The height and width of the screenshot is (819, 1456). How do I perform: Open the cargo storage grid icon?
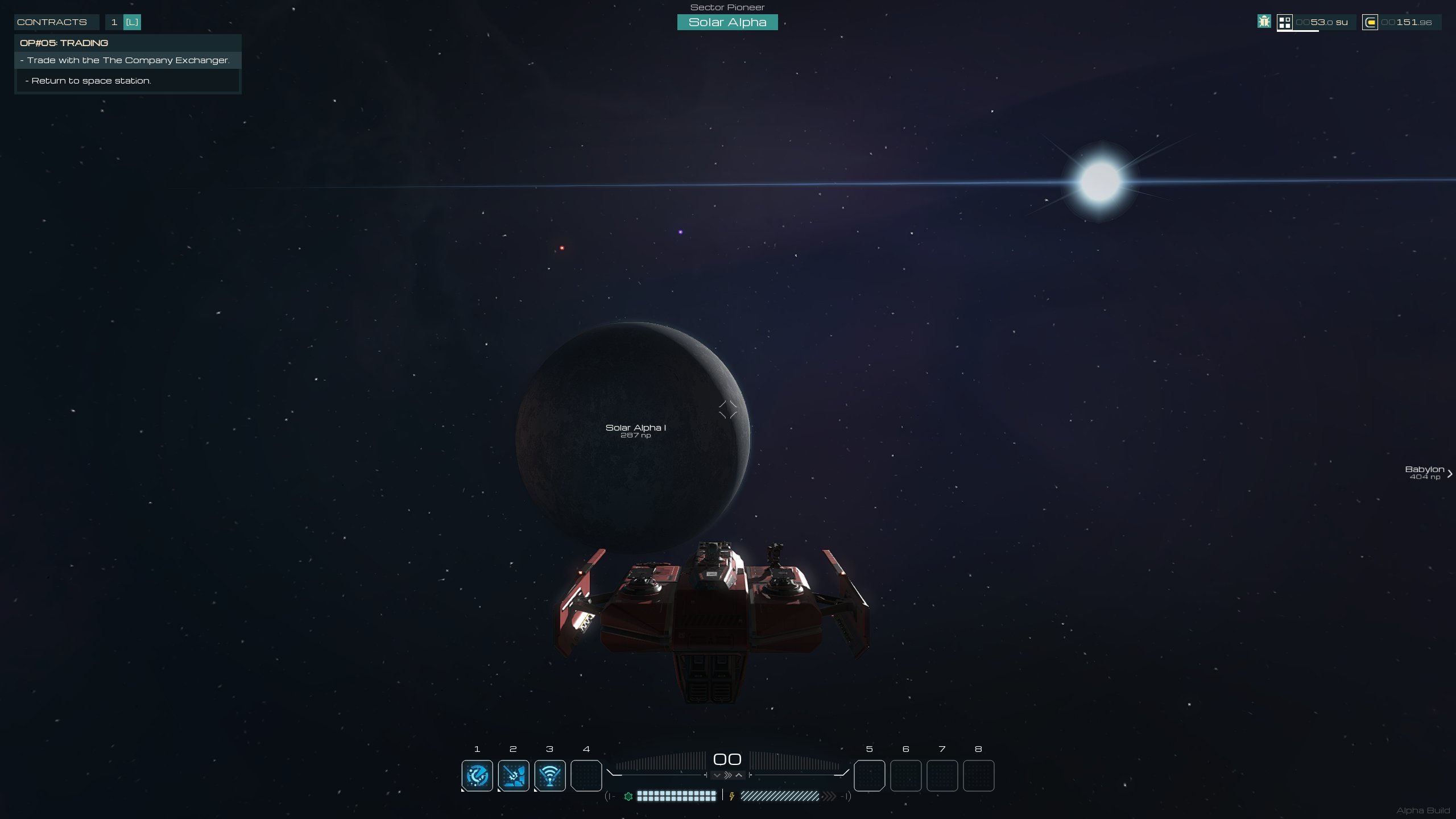1284,22
